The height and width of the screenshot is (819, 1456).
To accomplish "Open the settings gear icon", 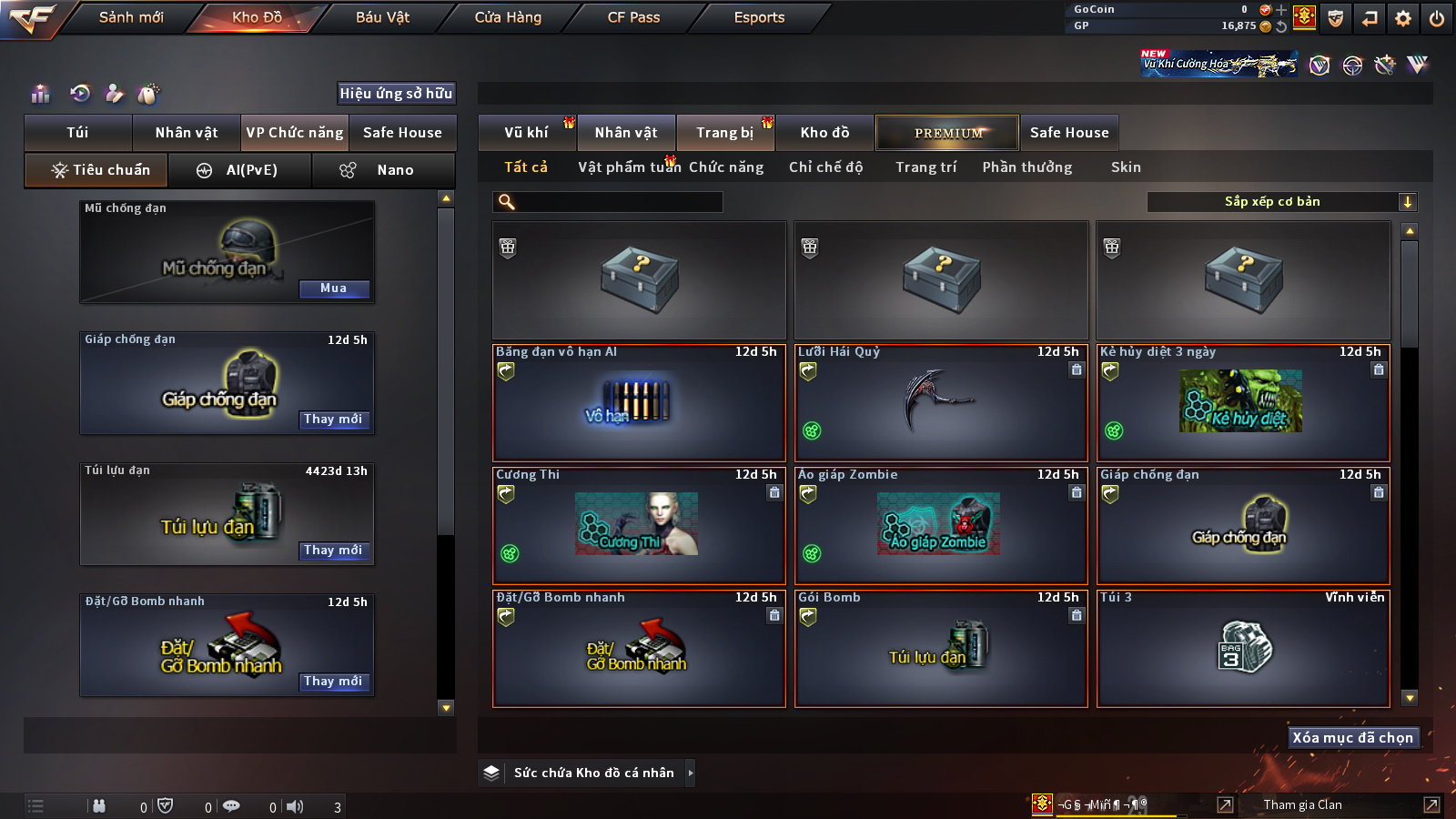I will [1403, 18].
